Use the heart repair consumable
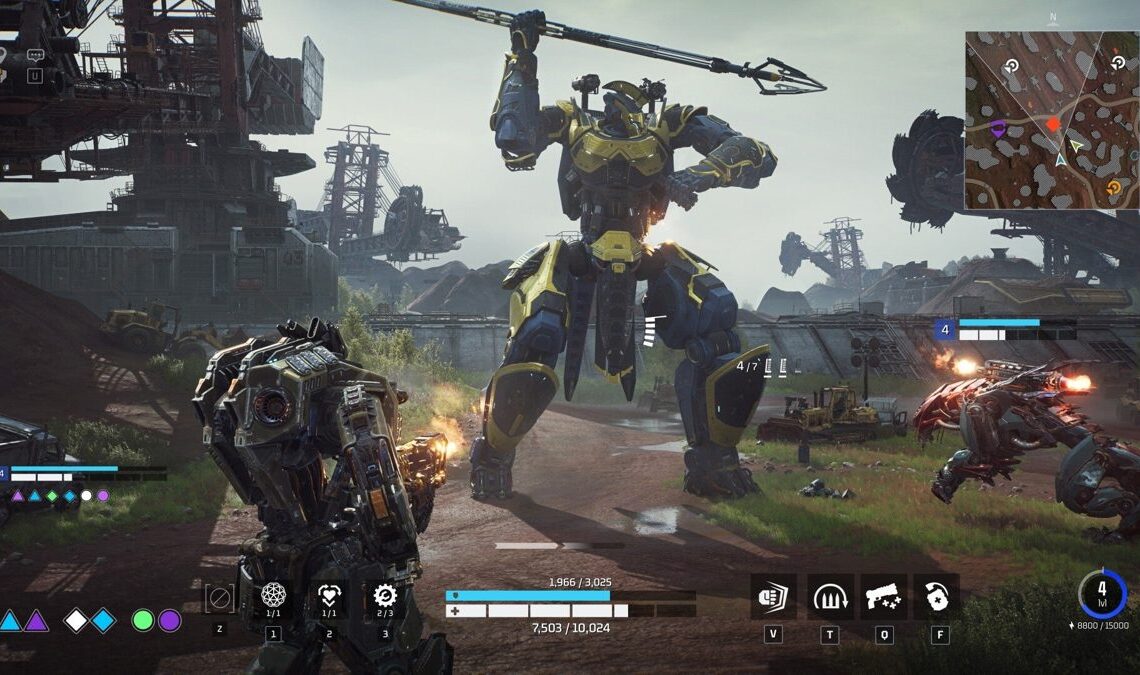1140x675 pixels. tap(329, 596)
